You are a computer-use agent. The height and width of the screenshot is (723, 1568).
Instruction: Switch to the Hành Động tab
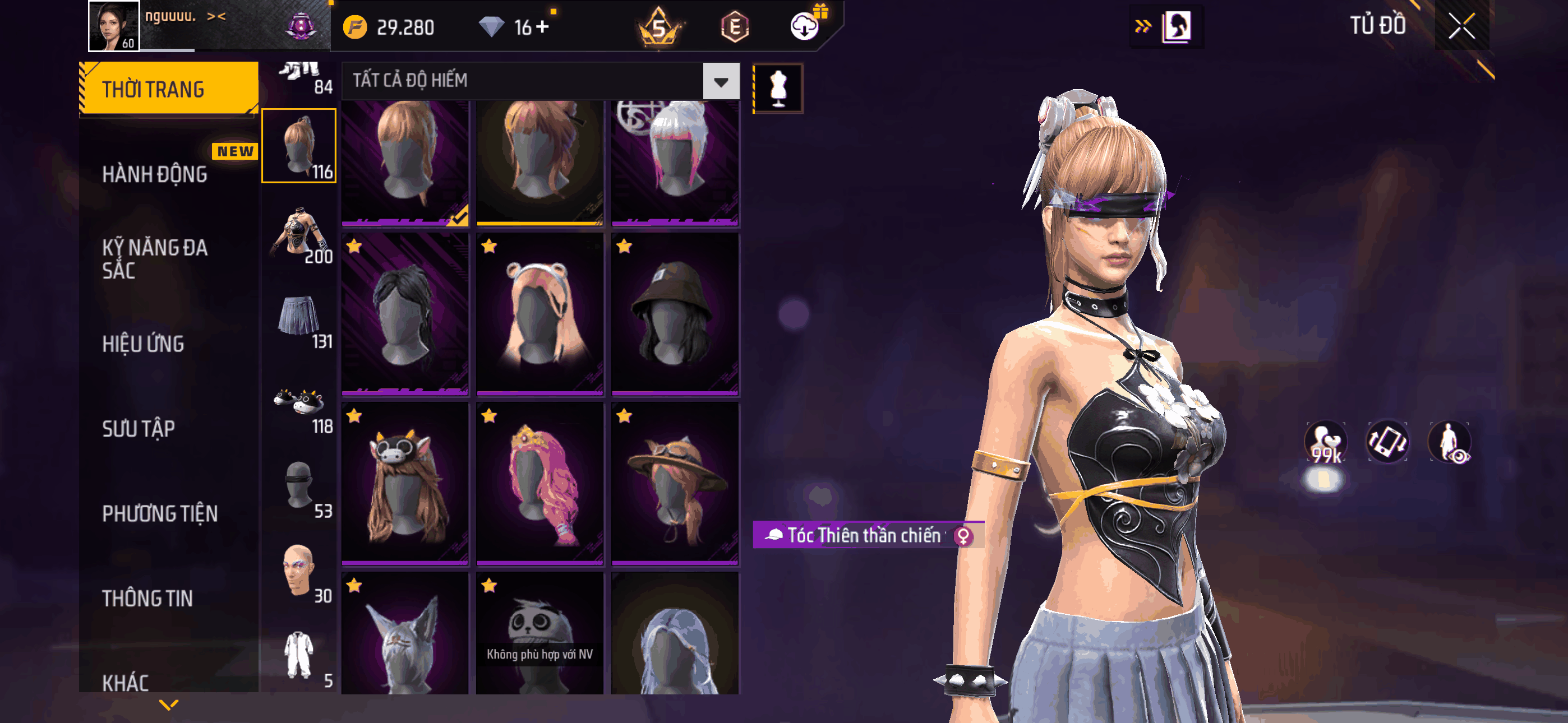click(155, 175)
